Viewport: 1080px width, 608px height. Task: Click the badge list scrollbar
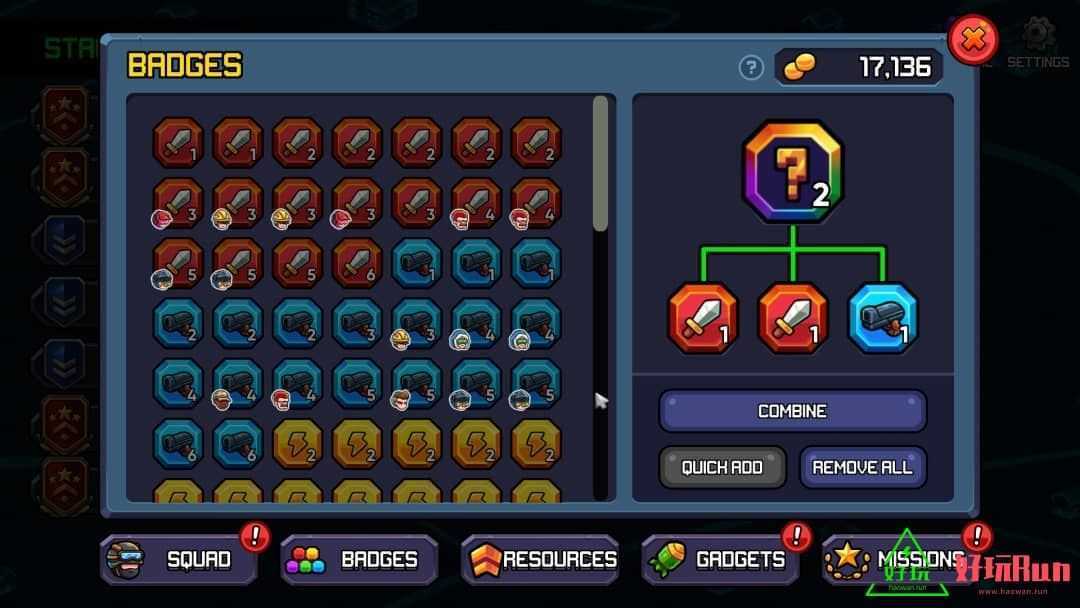click(600, 165)
